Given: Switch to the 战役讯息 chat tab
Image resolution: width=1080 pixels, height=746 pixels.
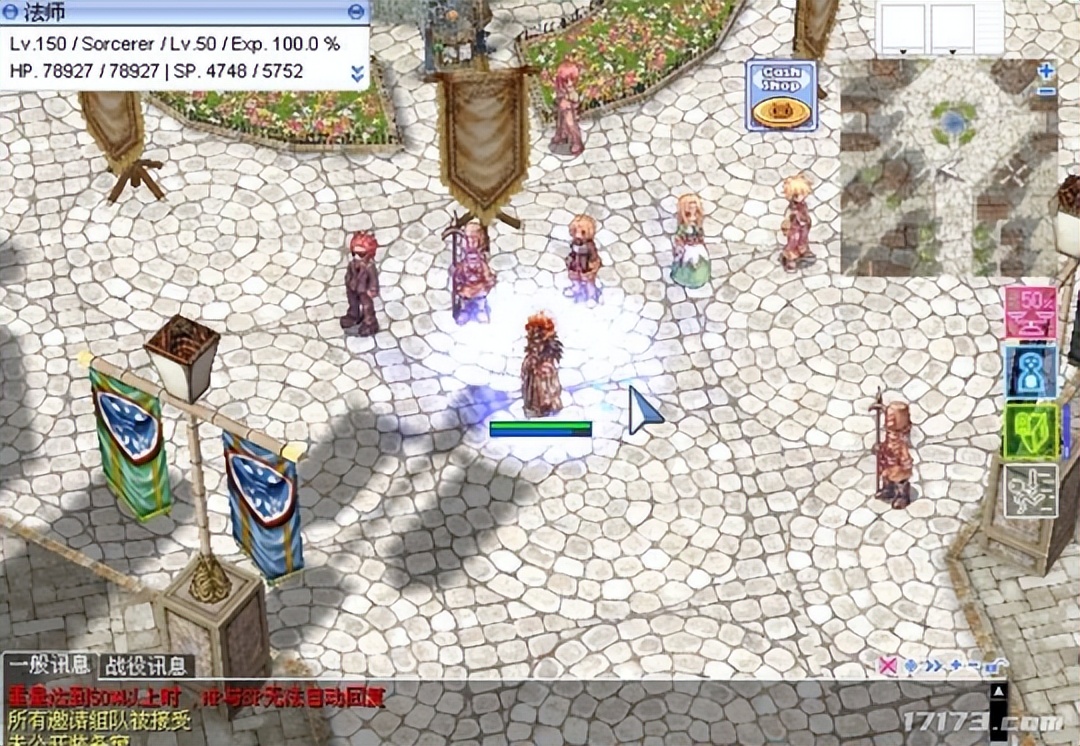Looking at the screenshot, I should (x=146, y=666).
